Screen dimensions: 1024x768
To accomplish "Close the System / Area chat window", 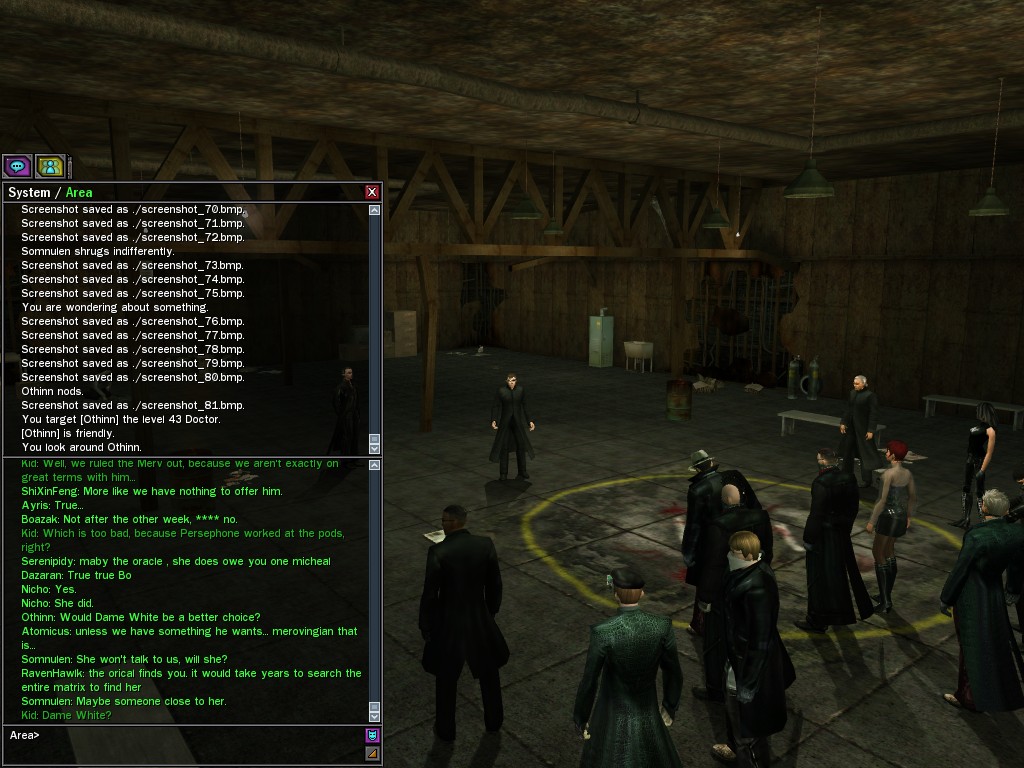I will tap(372, 192).
